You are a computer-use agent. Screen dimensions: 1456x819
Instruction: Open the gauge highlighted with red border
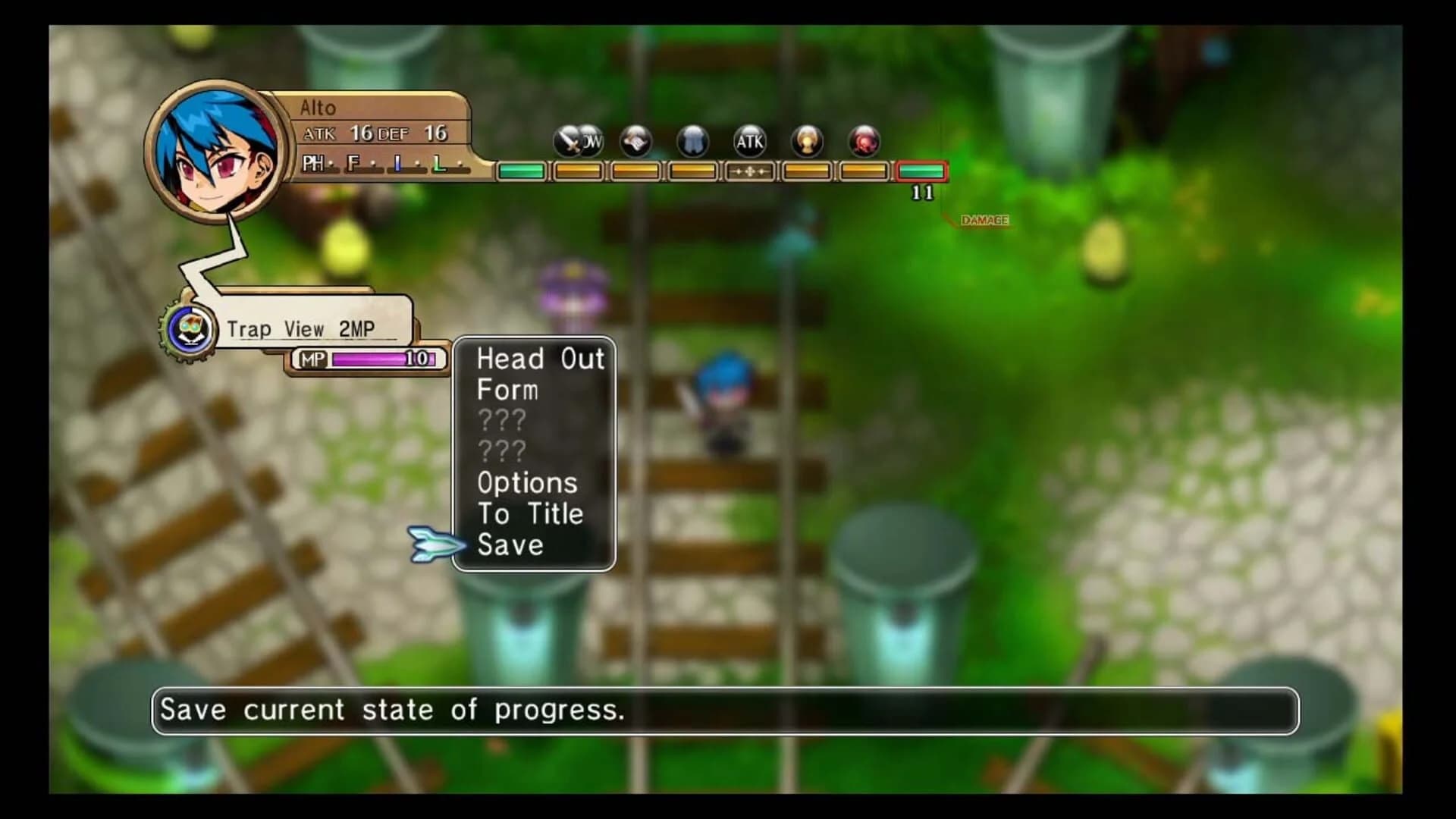point(921,172)
